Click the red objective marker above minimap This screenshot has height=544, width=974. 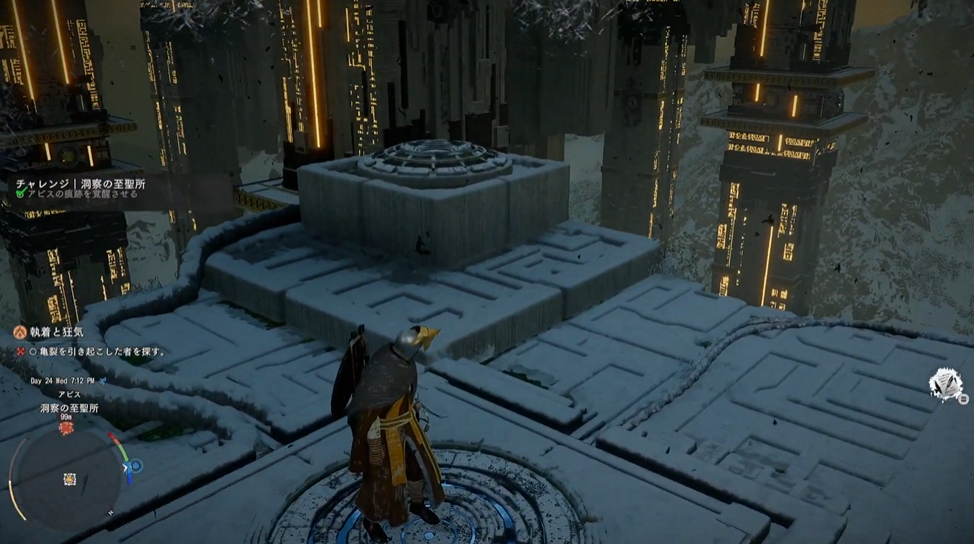click(x=66, y=427)
